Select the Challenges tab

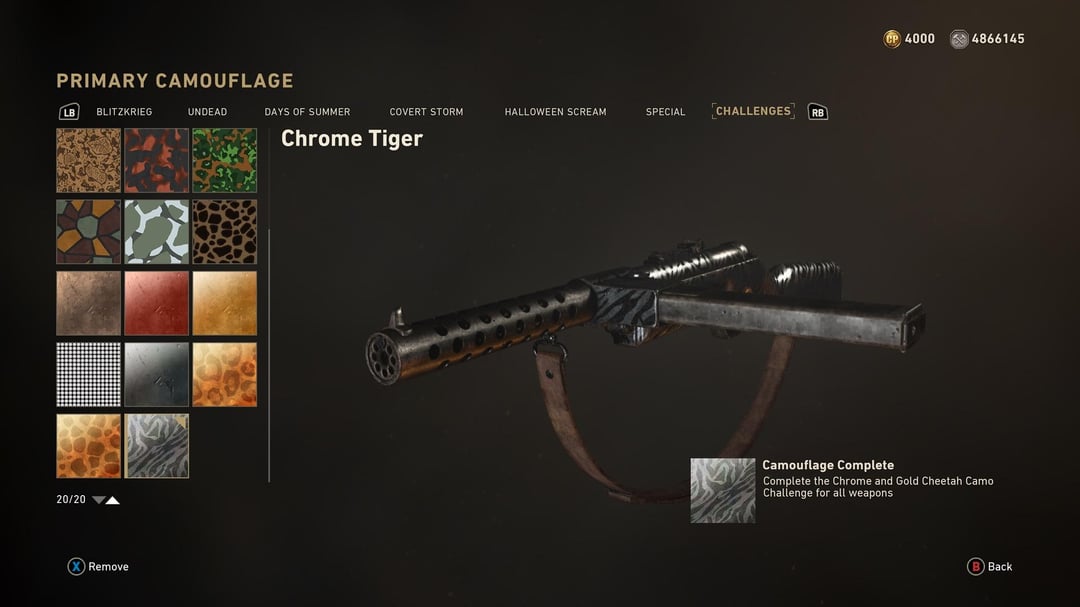click(x=753, y=111)
